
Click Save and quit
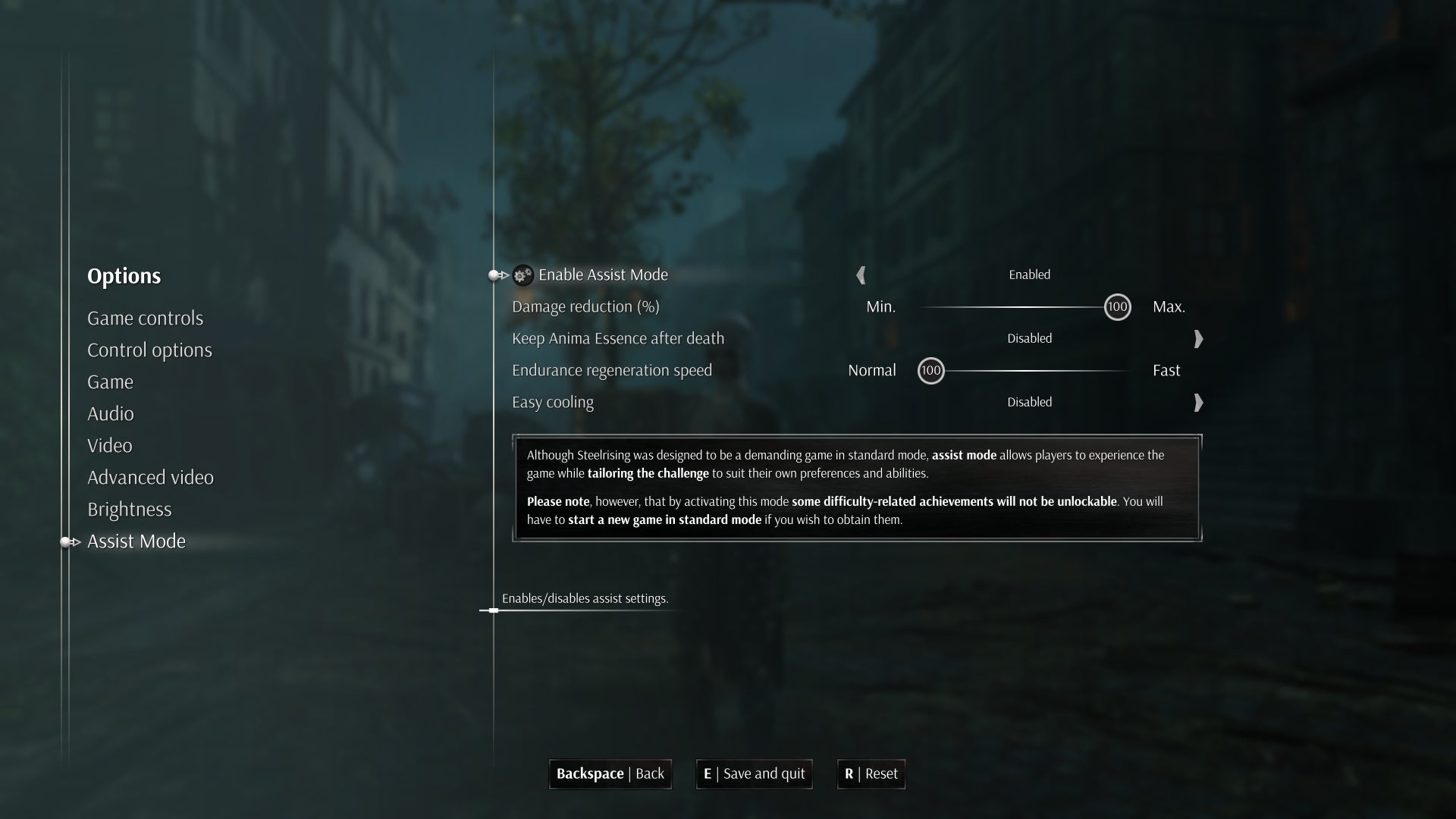point(754,774)
